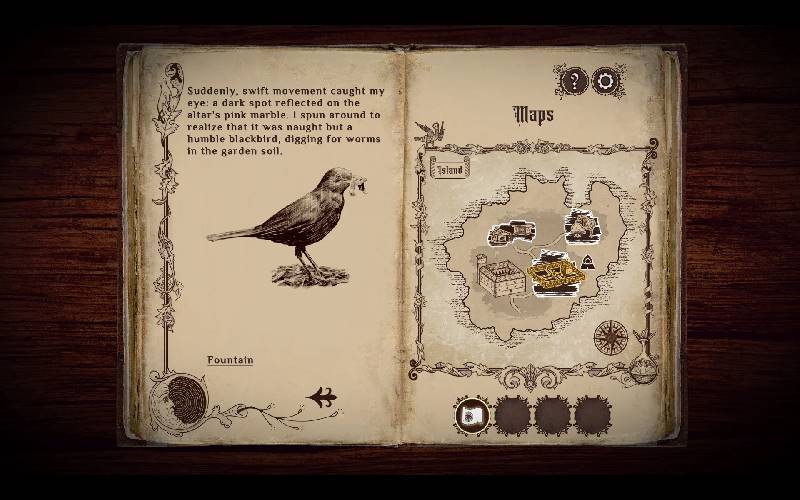
Task: Select the Island map label
Action: (450, 169)
